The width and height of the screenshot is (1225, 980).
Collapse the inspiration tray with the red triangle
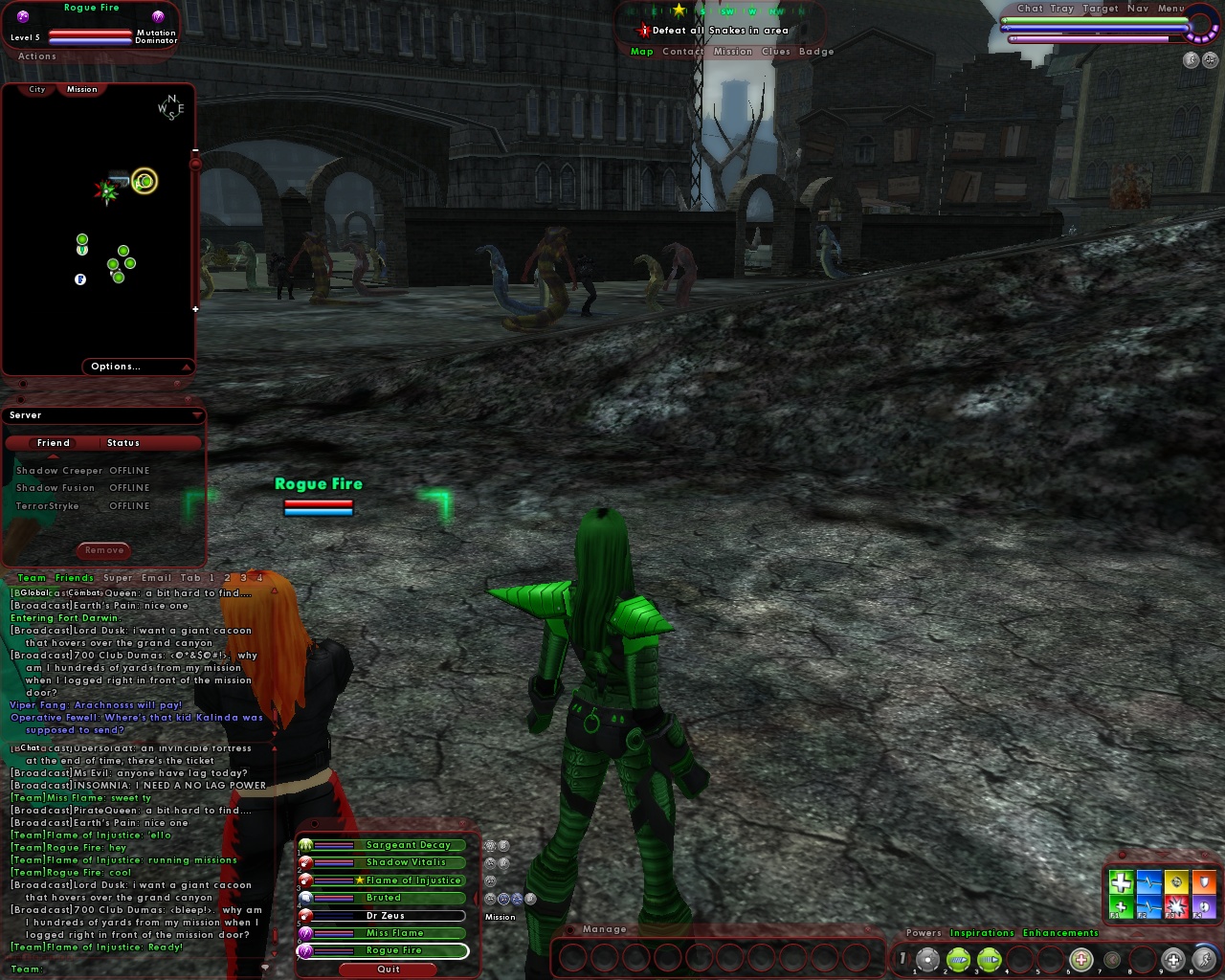pos(1163,854)
